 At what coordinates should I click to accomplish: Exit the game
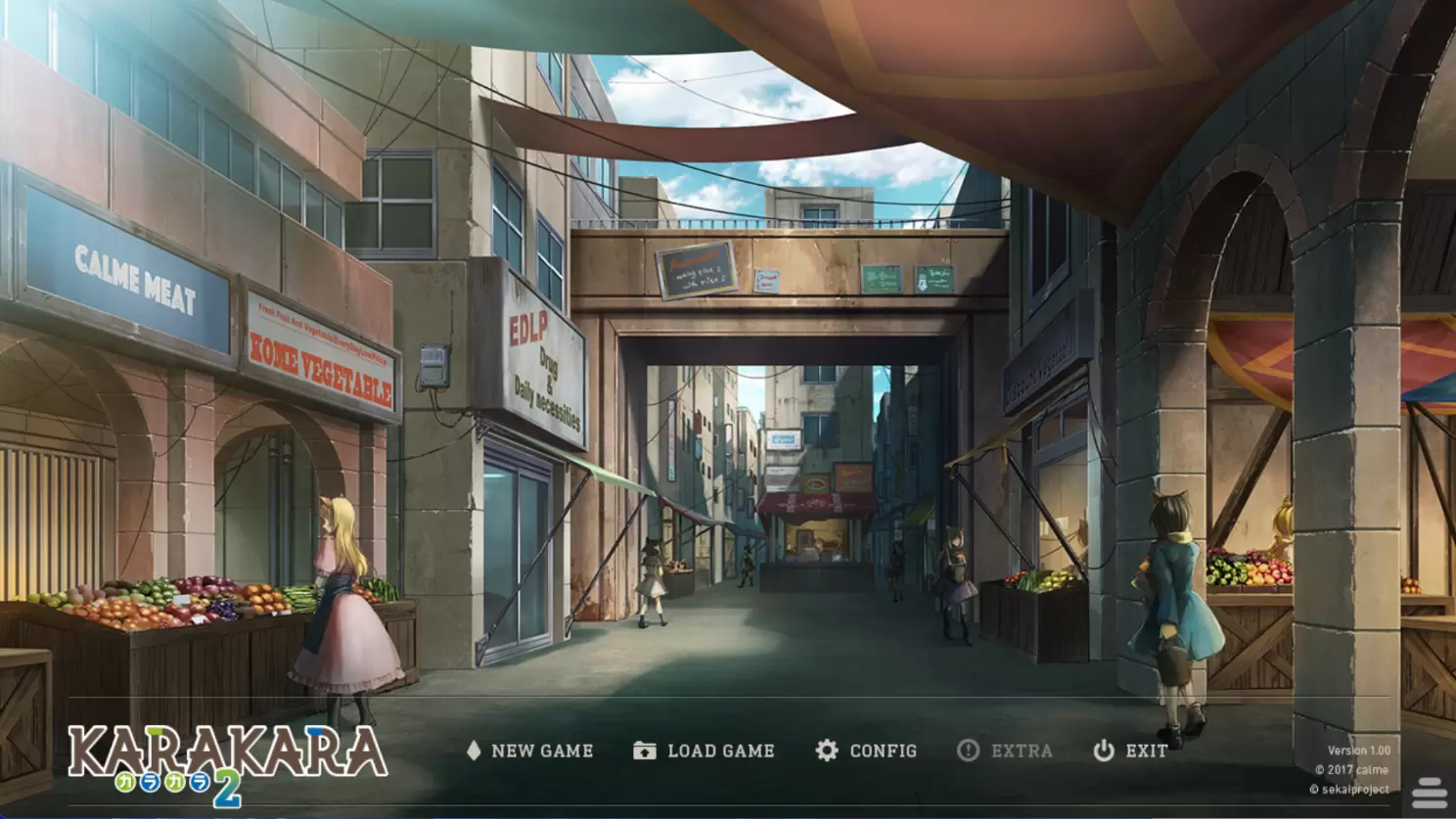coord(1130,751)
